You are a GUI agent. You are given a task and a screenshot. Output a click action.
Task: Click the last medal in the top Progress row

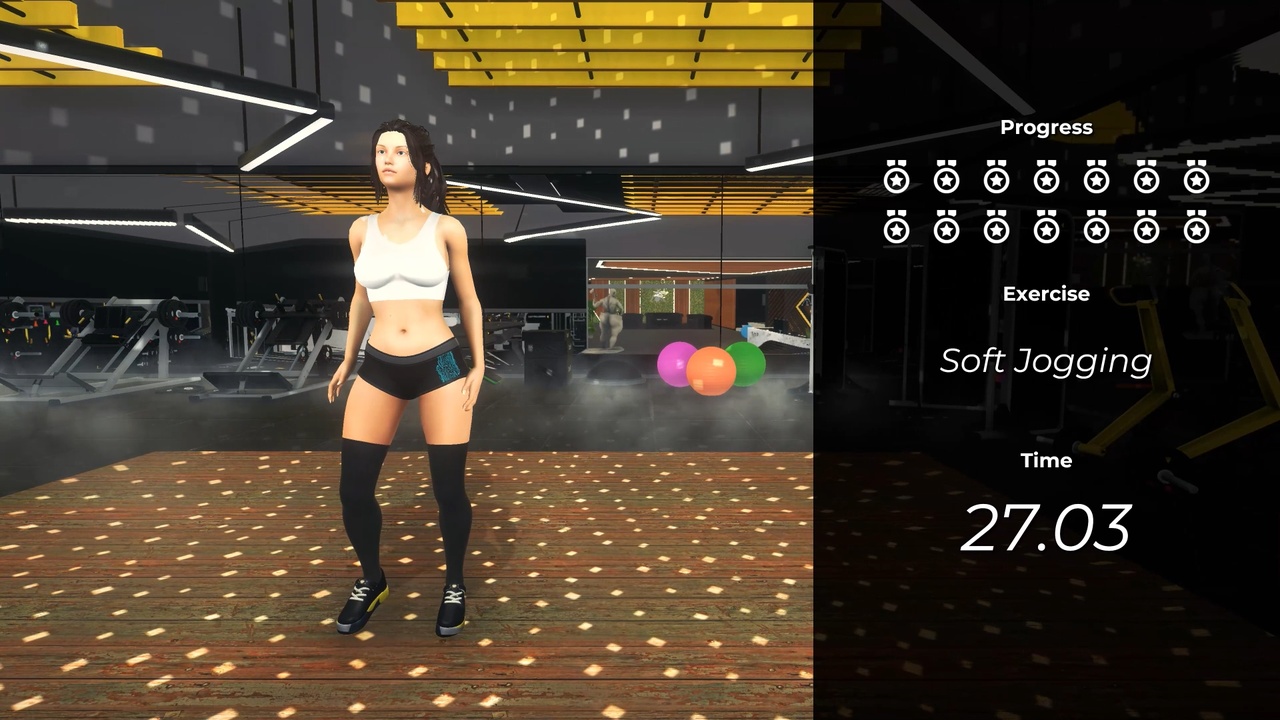pos(1196,180)
